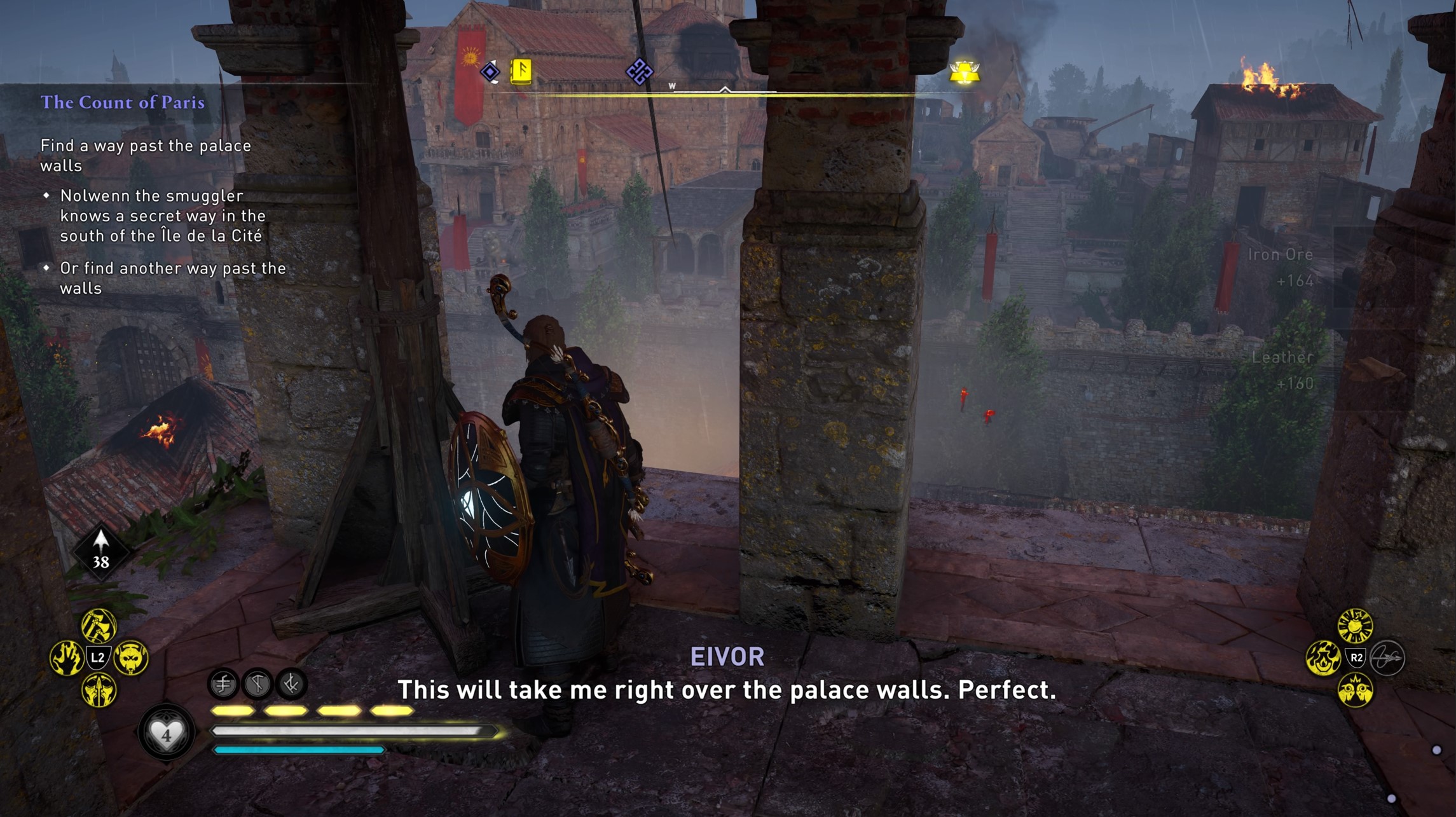Image resolution: width=1456 pixels, height=817 pixels.
Task: Activate the twin rams ranged ability
Action: pos(1355,690)
